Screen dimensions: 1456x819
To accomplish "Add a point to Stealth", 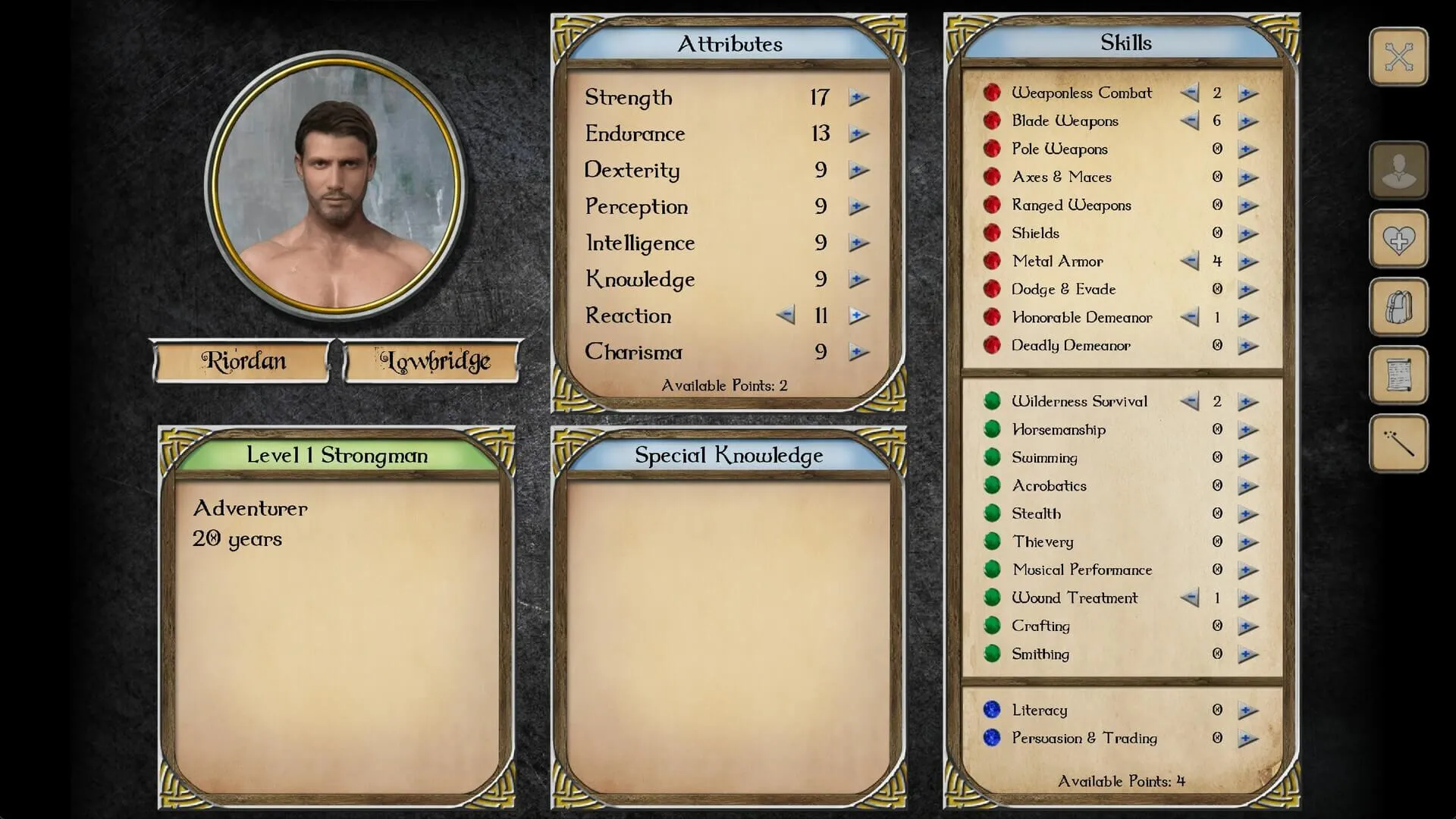I will coord(1247,514).
